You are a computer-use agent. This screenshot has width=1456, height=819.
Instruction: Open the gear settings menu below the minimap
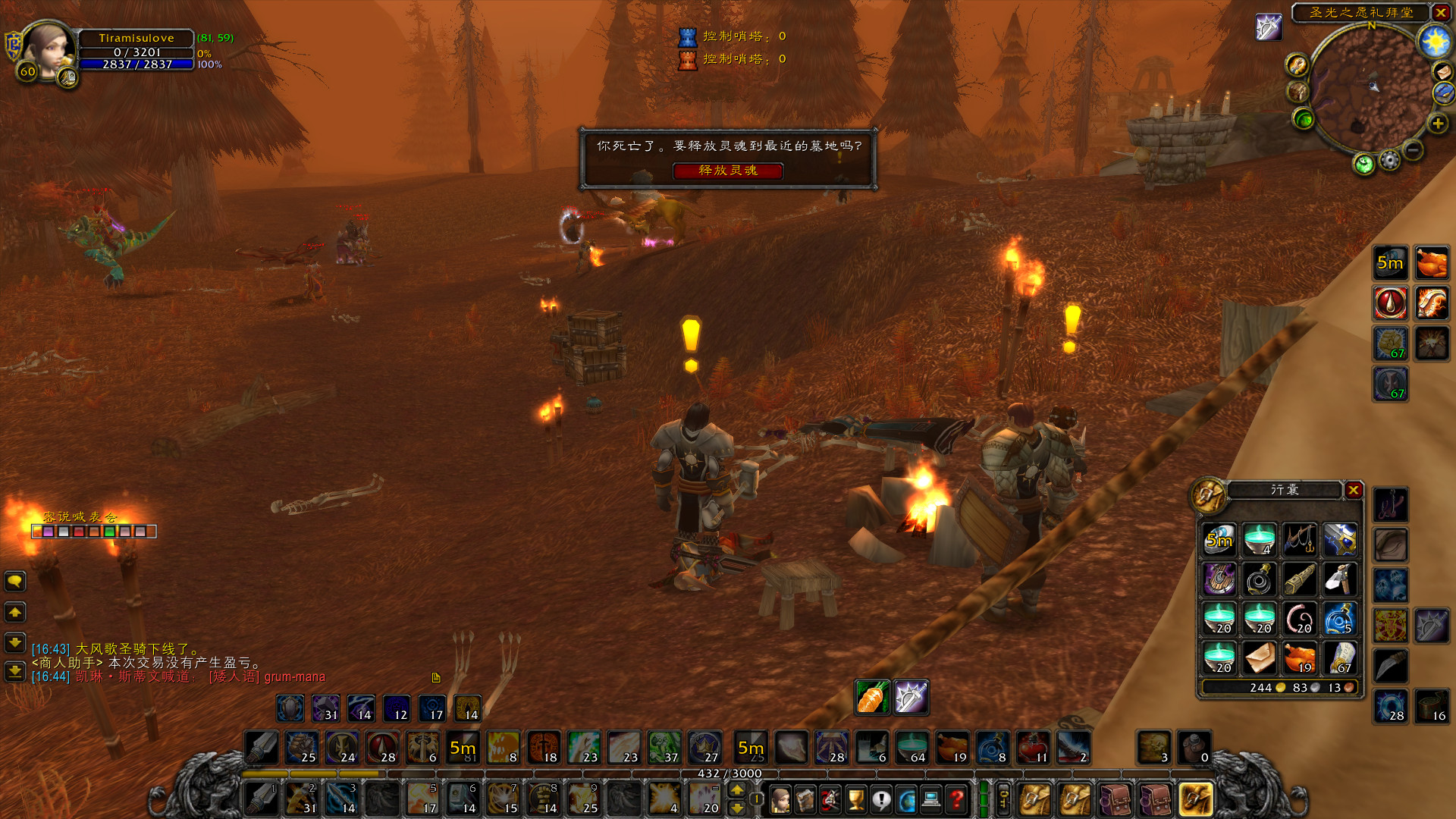1390,160
